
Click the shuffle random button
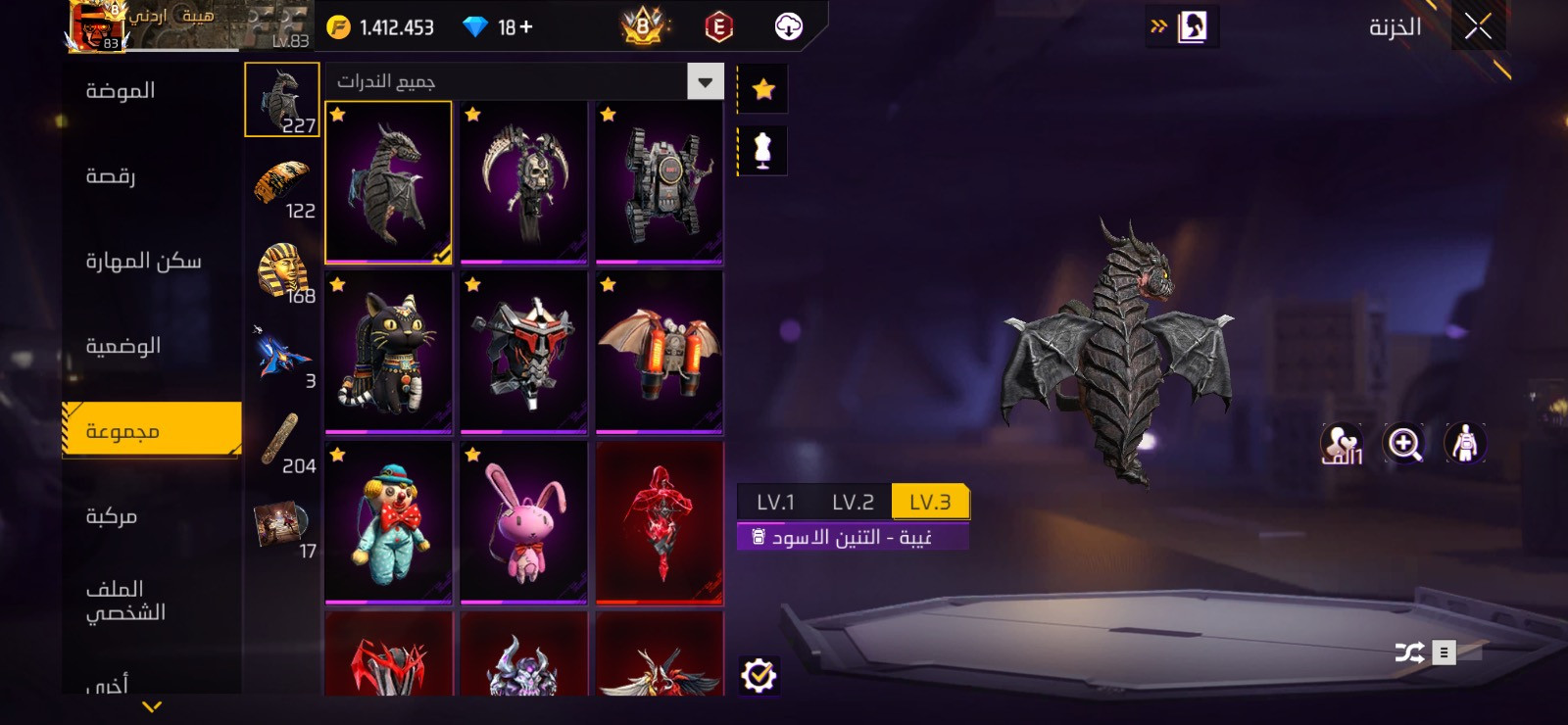point(1409,652)
